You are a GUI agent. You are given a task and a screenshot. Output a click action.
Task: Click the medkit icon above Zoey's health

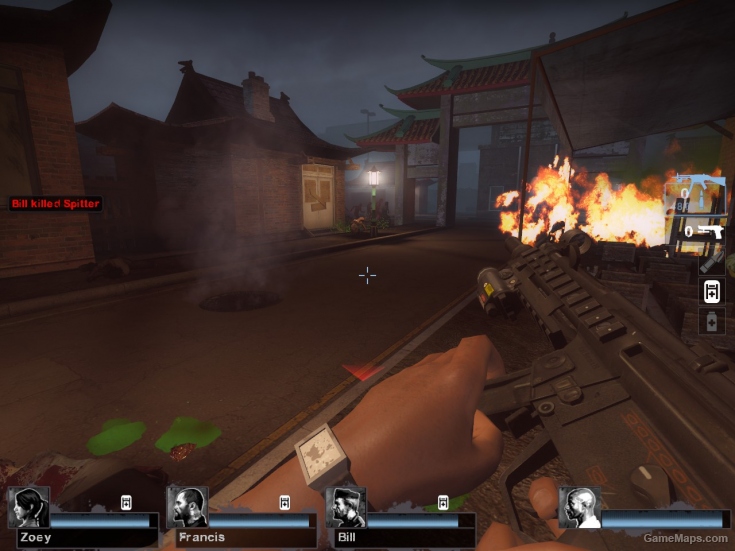coord(127,502)
